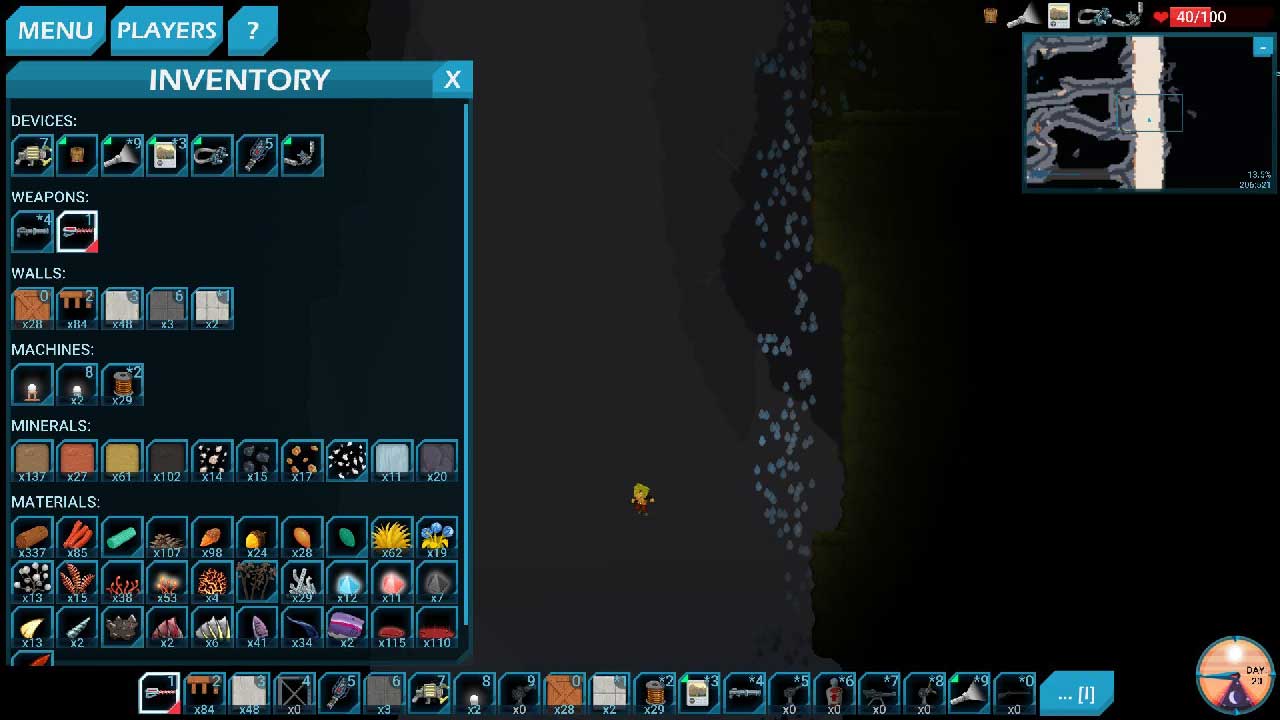Open the MENU button
The height and width of the screenshot is (720, 1280).
coord(55,30)
